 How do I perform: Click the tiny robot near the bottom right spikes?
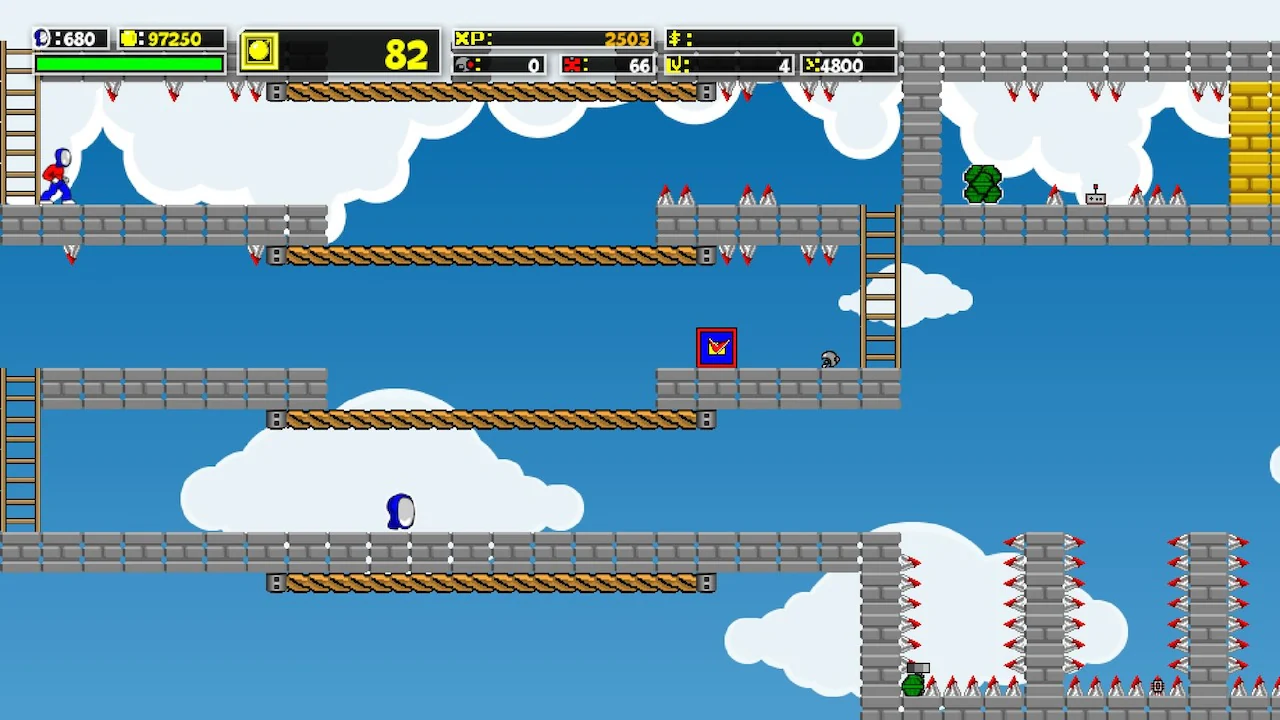click(x=1157, y=686)
